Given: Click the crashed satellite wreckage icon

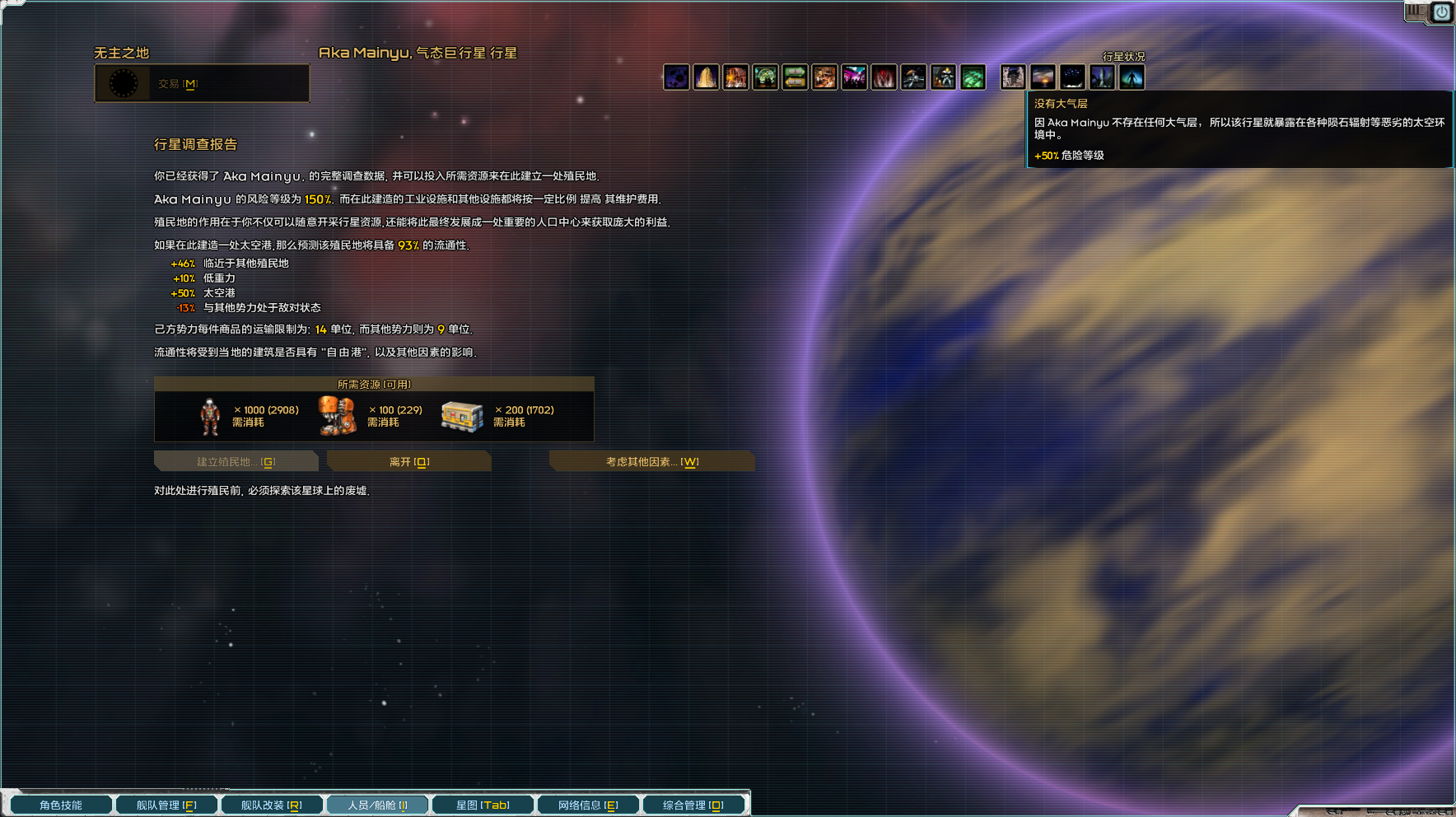Looking at the screenshot, I should tap(914, 77).
